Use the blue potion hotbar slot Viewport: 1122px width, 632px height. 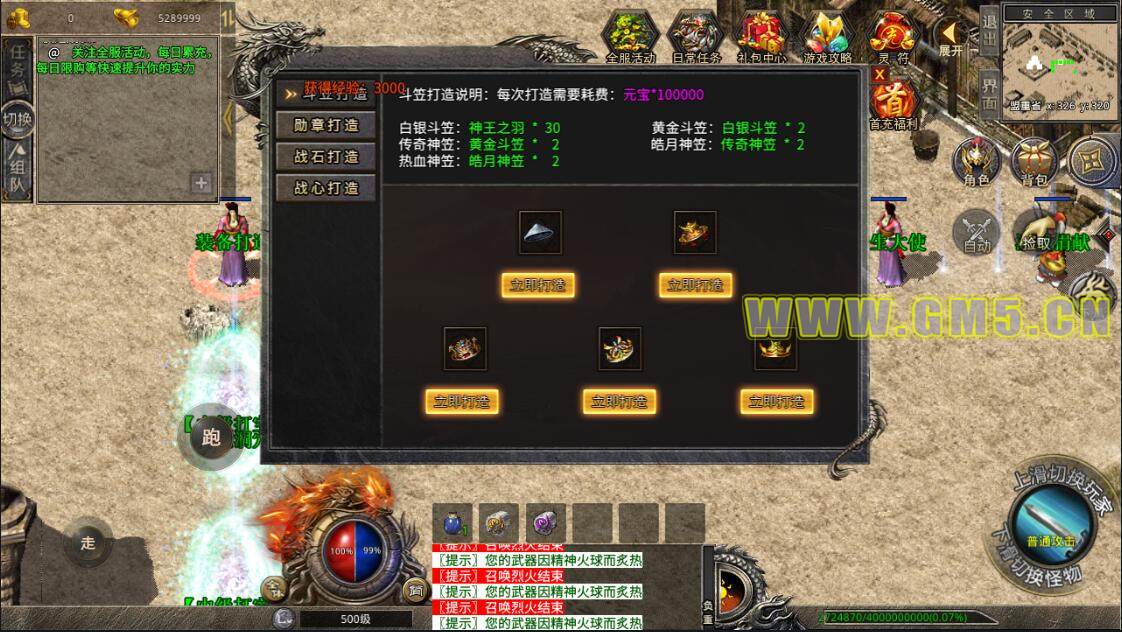pos(452,522)
